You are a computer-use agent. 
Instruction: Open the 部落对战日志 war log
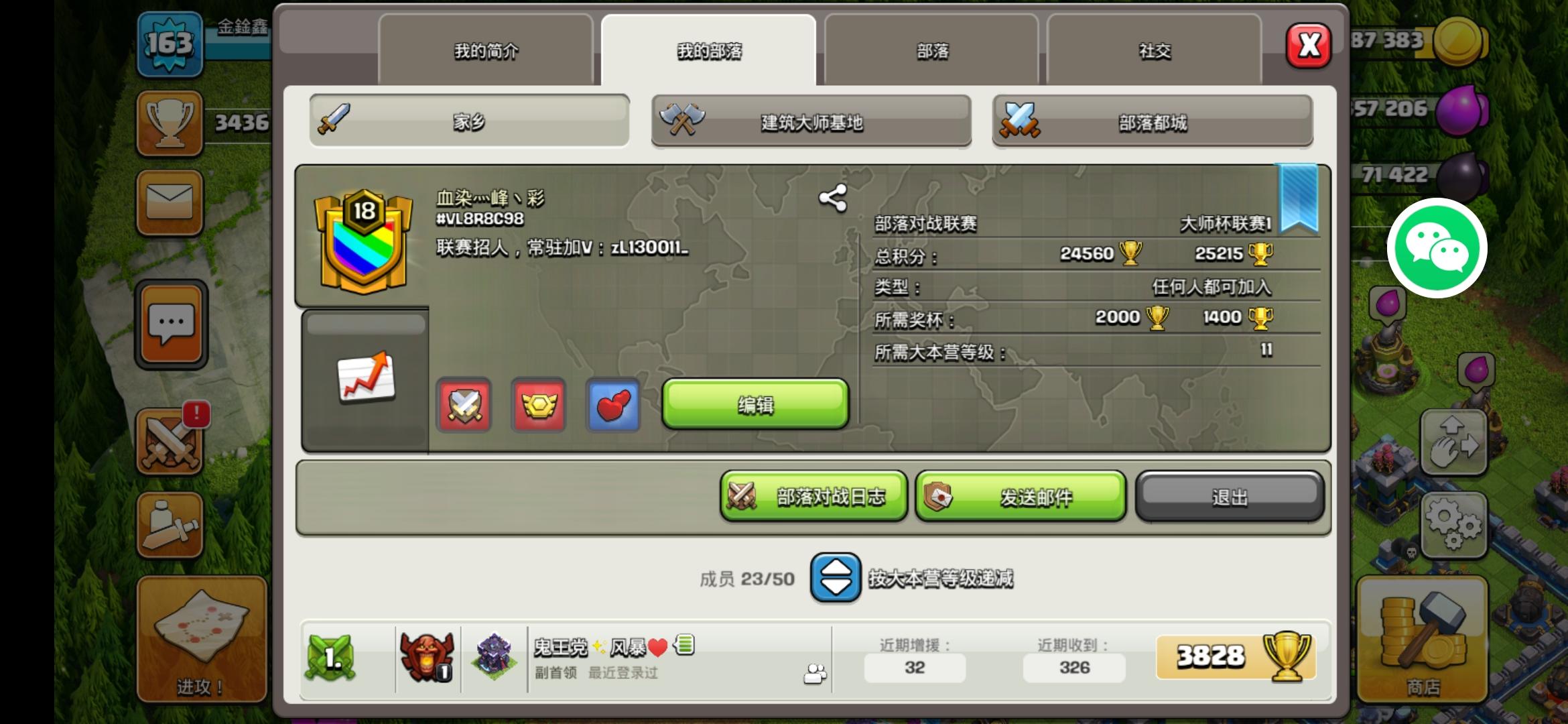813,496
